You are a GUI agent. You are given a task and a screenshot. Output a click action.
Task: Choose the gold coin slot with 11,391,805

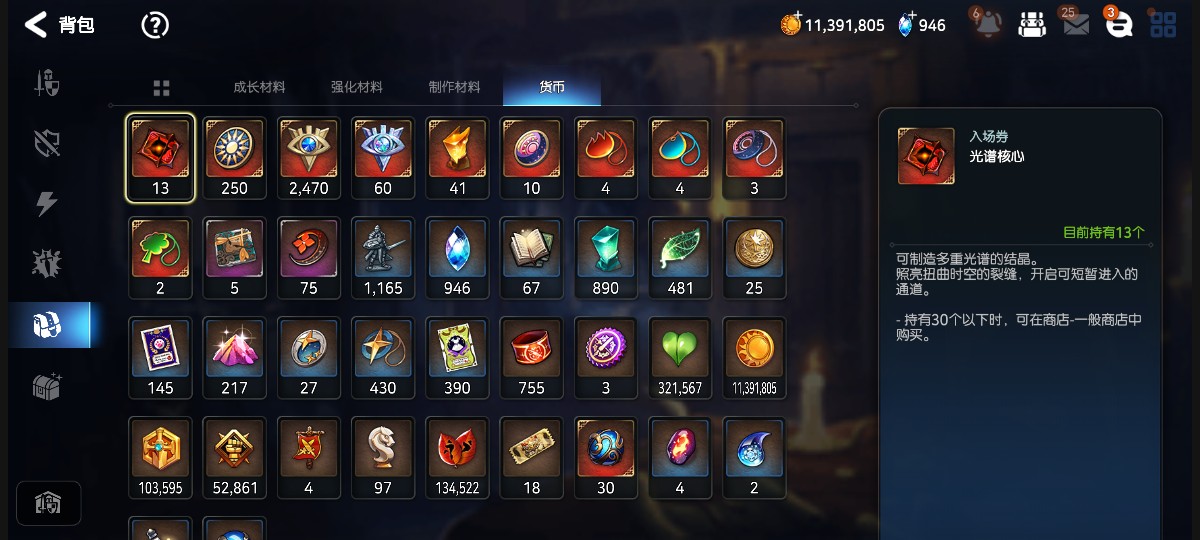click(754, 358)
